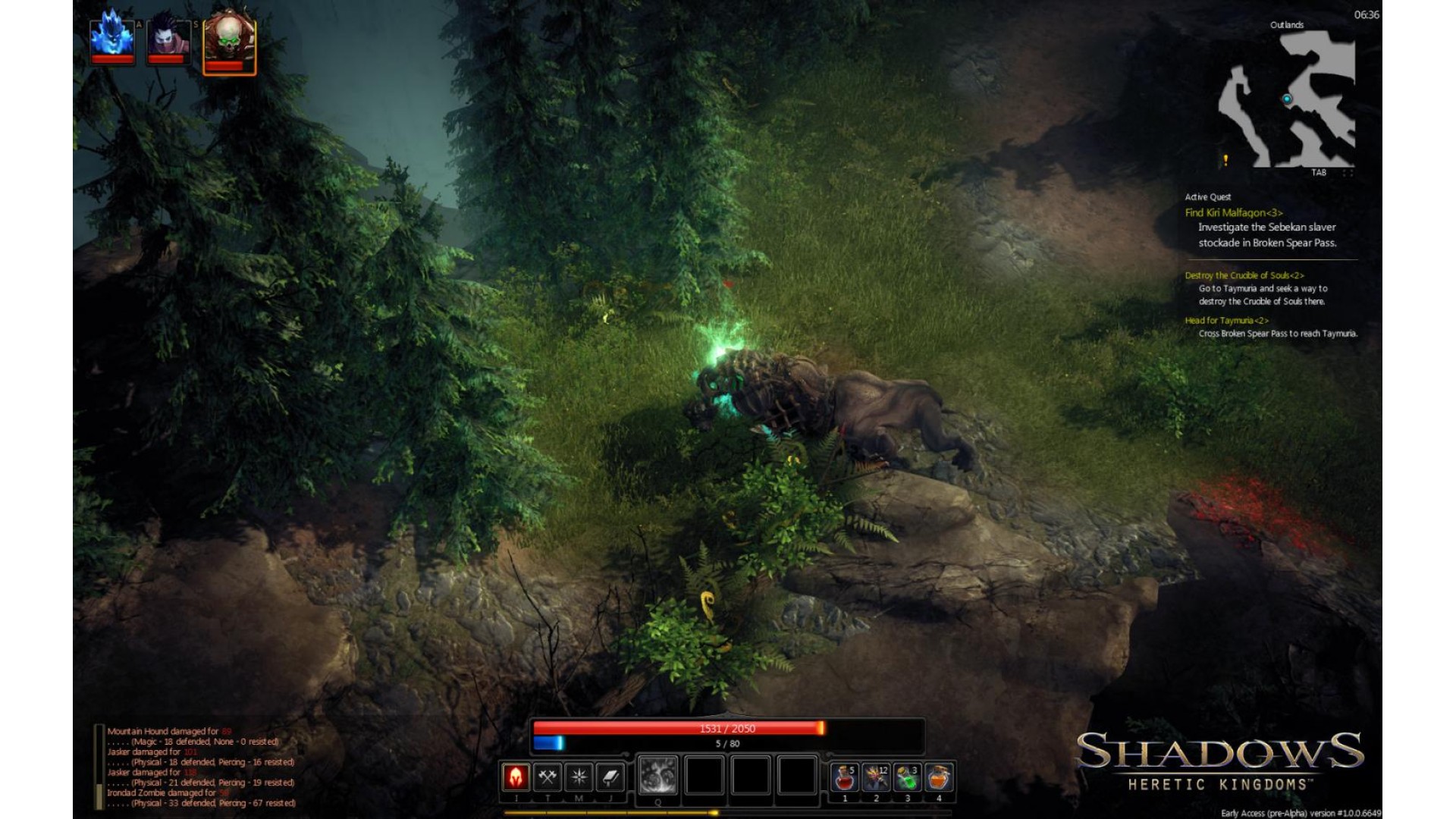Open the crossed axes menu icon

pyautogui.click(x=548, y=777)
